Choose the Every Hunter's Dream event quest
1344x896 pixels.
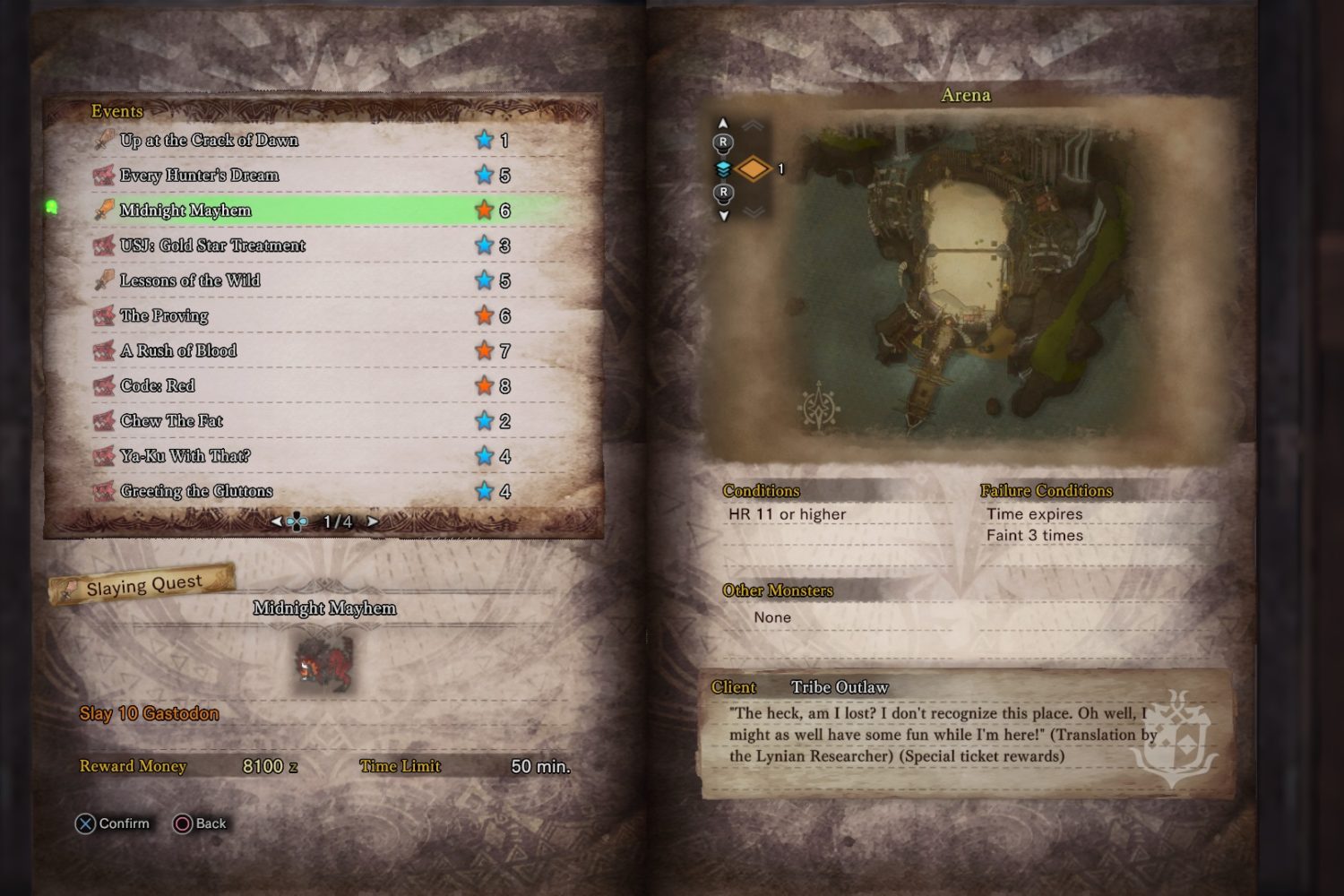199,176
